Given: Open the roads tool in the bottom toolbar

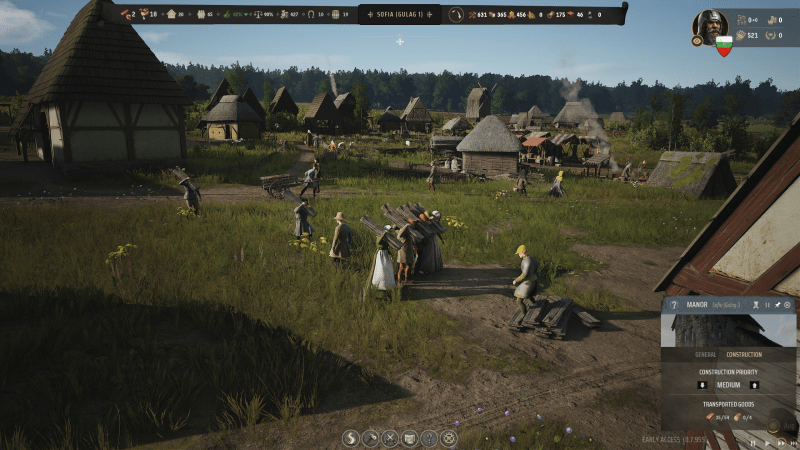Looking at the screenshot, I should click(x=350, y=438).
